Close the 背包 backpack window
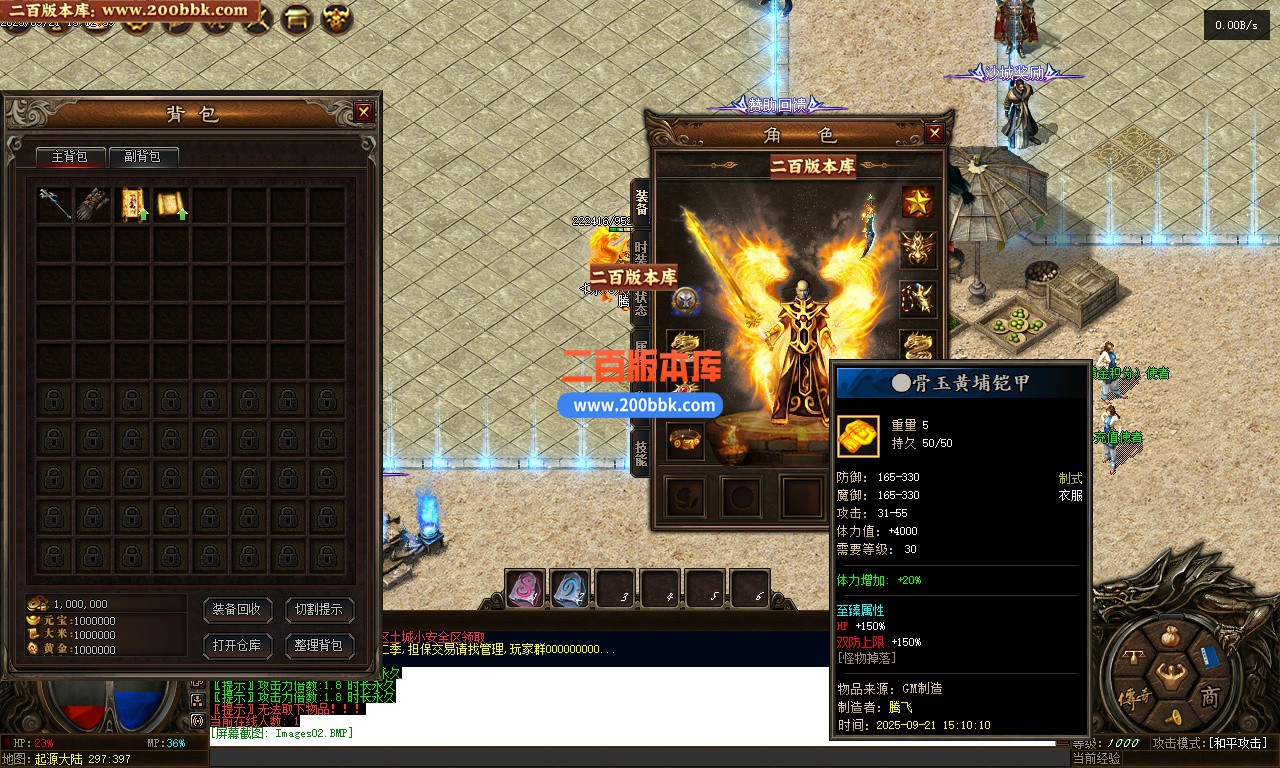Viewport: 1280px width, 768px height. click(x=364, y=112)
